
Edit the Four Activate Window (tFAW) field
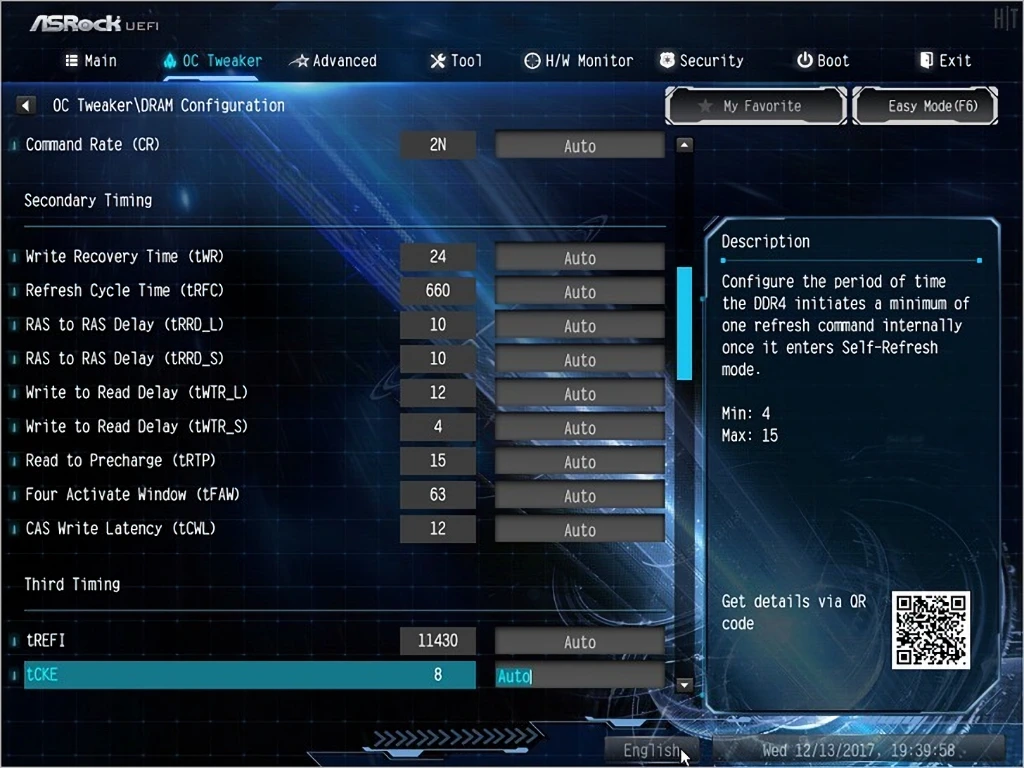tap(579, 496)
